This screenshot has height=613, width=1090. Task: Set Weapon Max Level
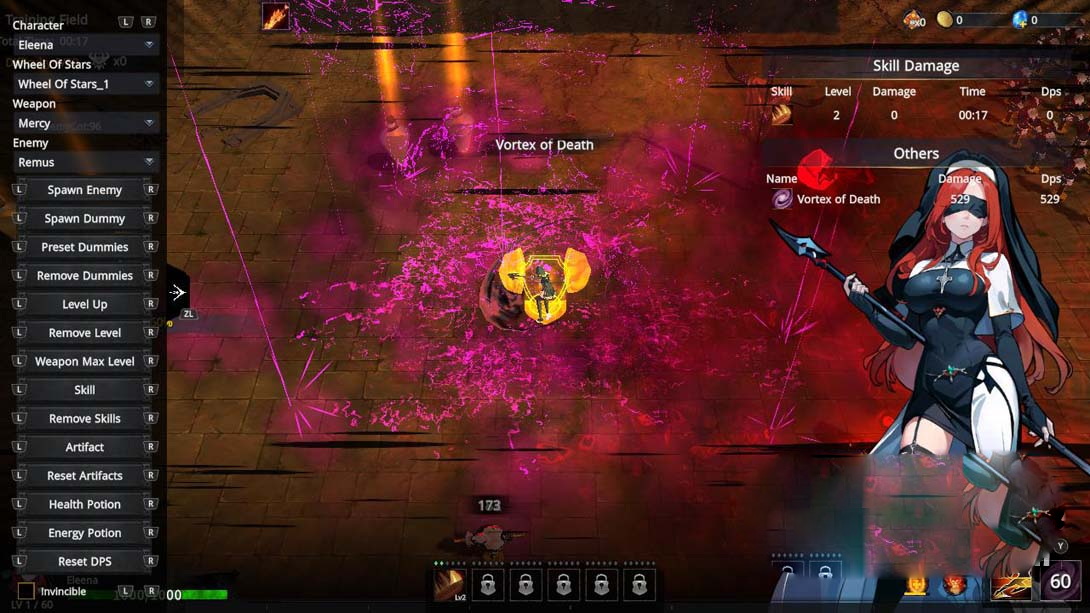(84, 361)
